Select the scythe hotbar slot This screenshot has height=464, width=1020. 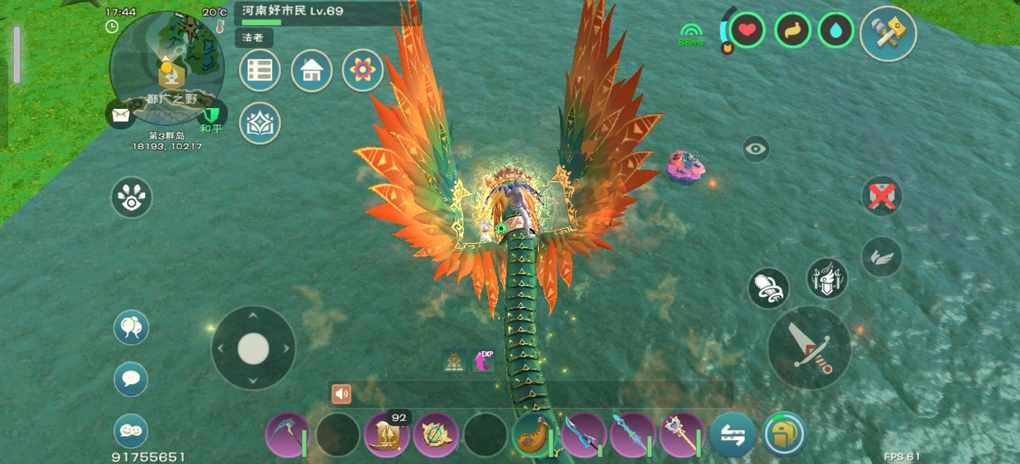pos(287,435)
